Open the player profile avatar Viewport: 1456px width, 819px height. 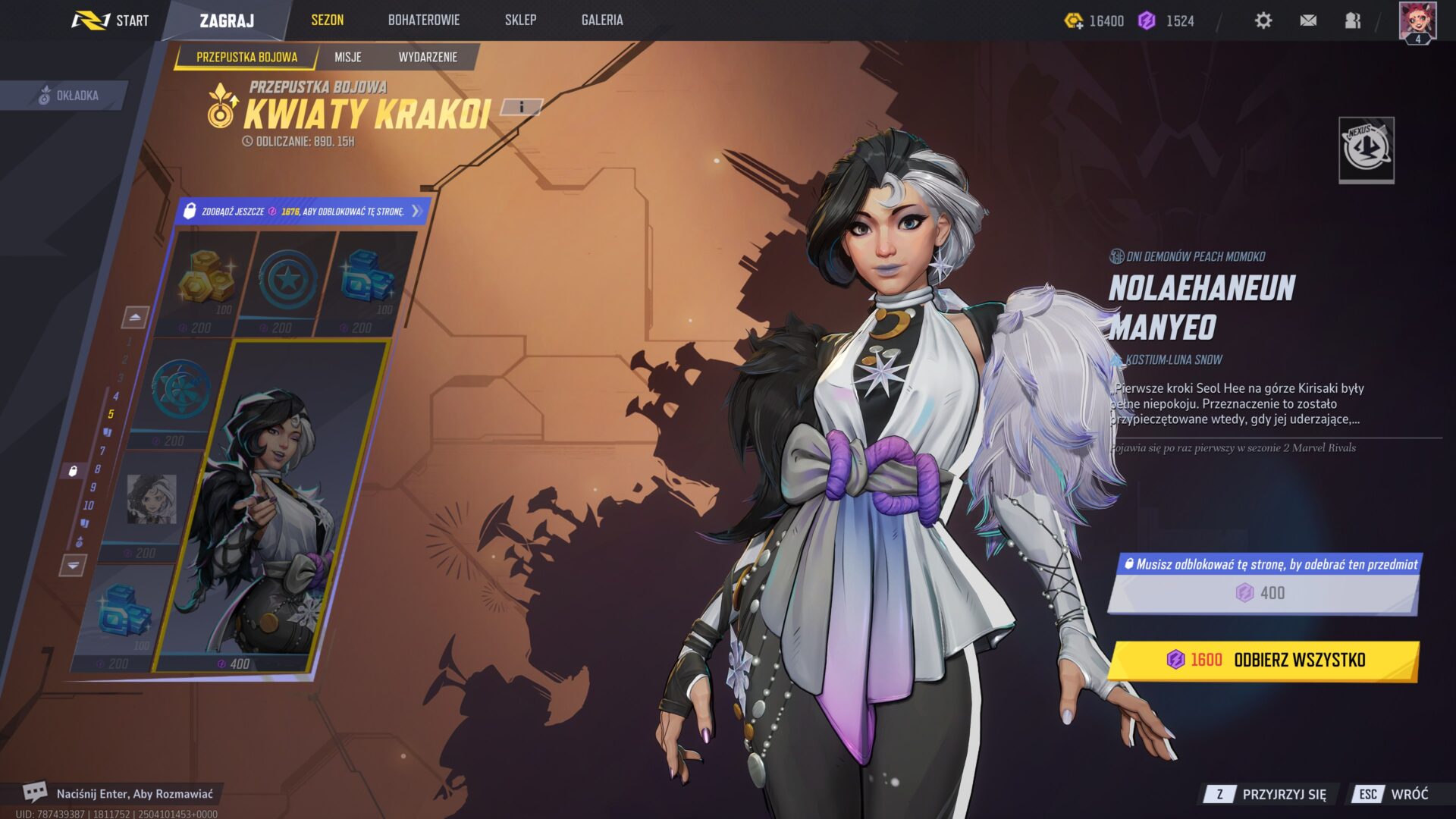click(x=1417, y=22)
